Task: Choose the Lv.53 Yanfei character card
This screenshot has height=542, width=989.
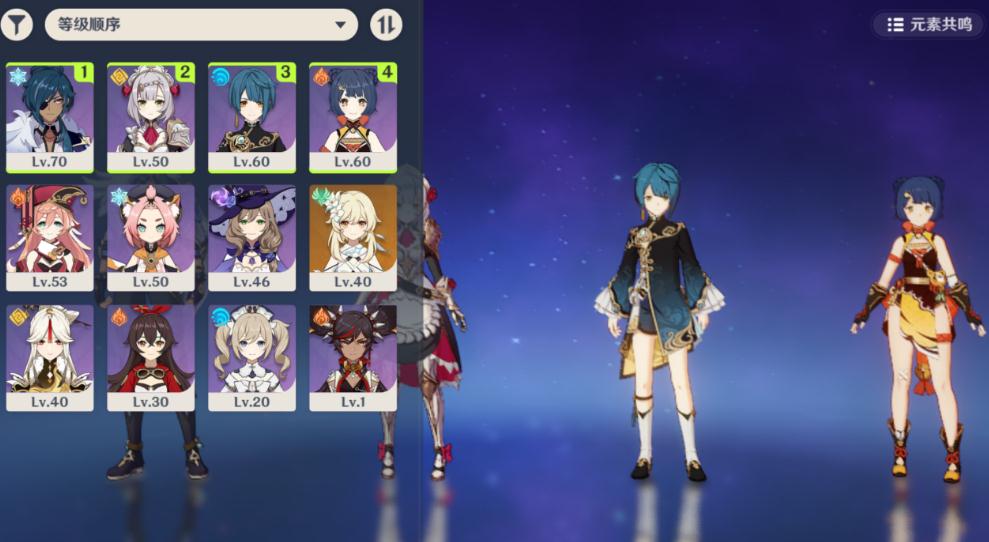Action: pyautogui.click(x=50, y=237)
